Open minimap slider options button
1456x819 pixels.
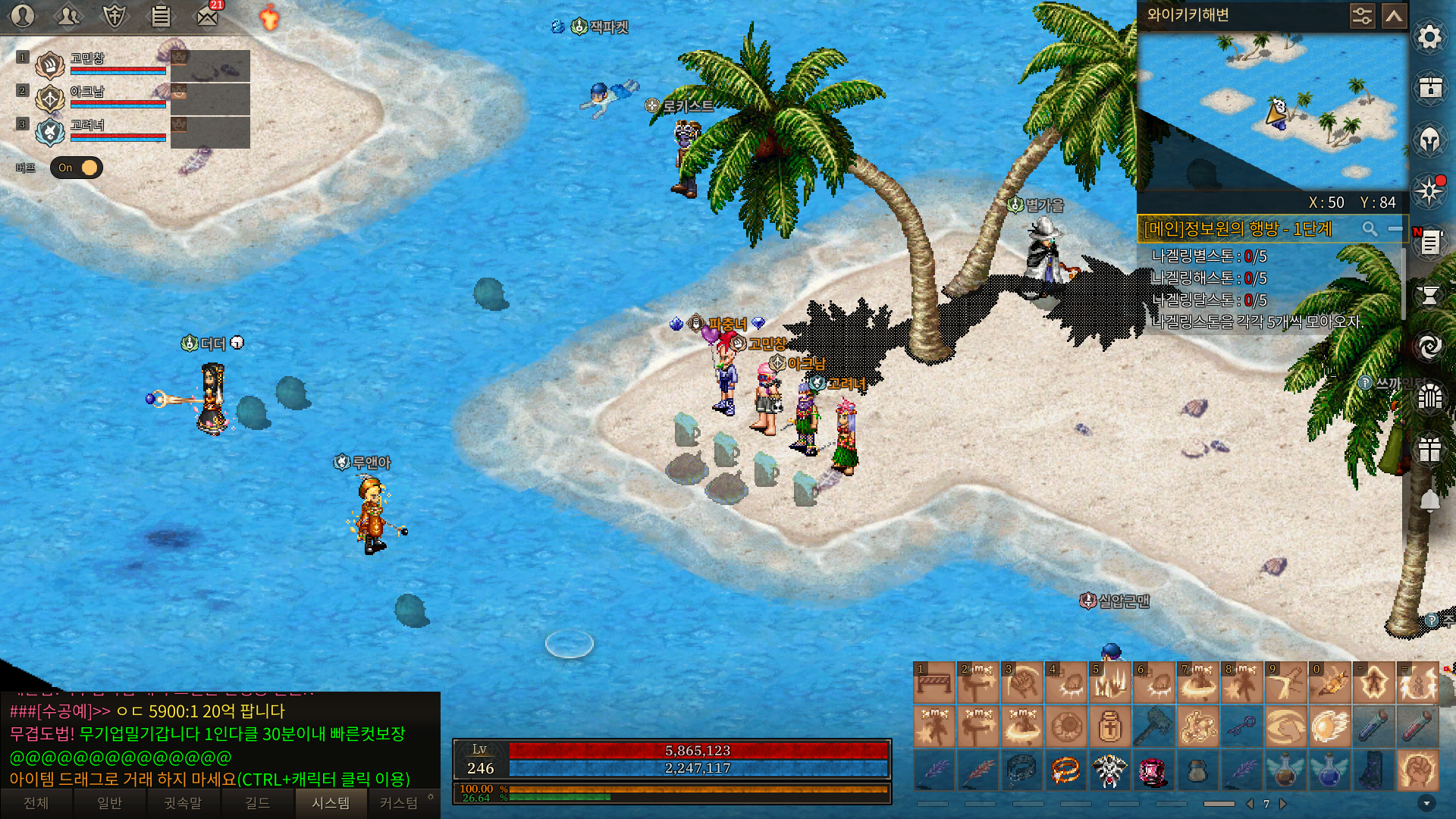pyautogui.click(x=1362, y=16)
